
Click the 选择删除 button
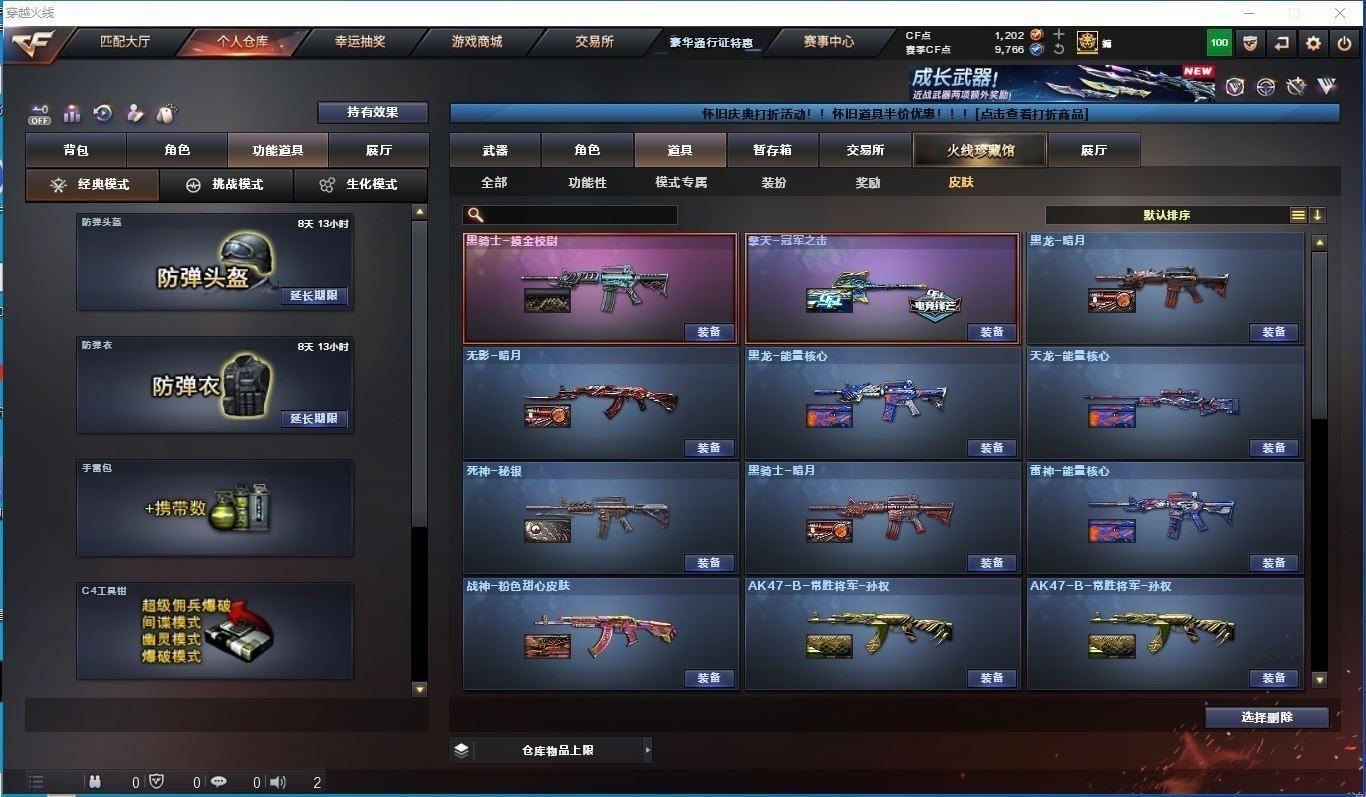click(1266, 717)
